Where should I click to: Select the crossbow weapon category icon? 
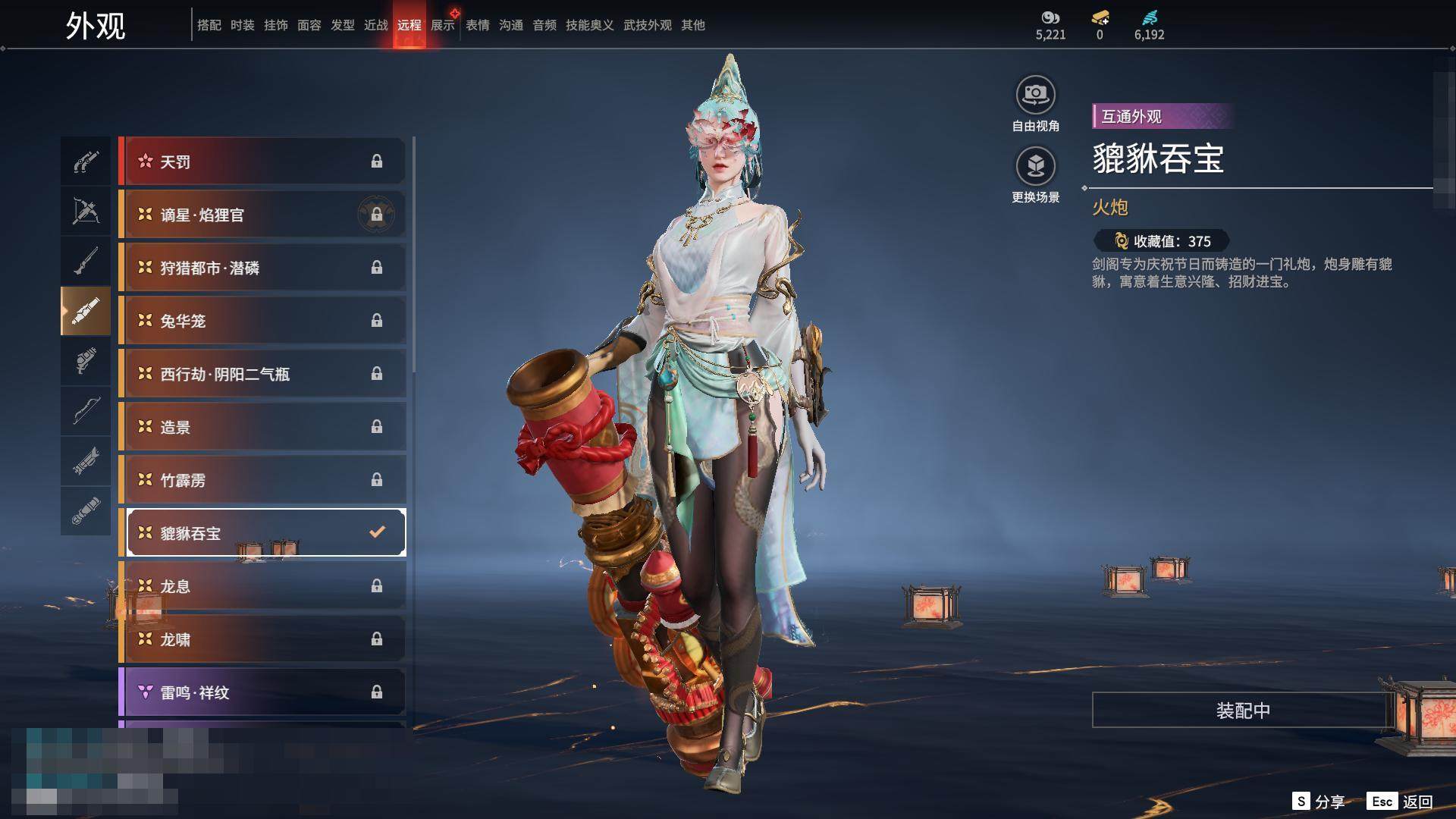tap(86, 211)
